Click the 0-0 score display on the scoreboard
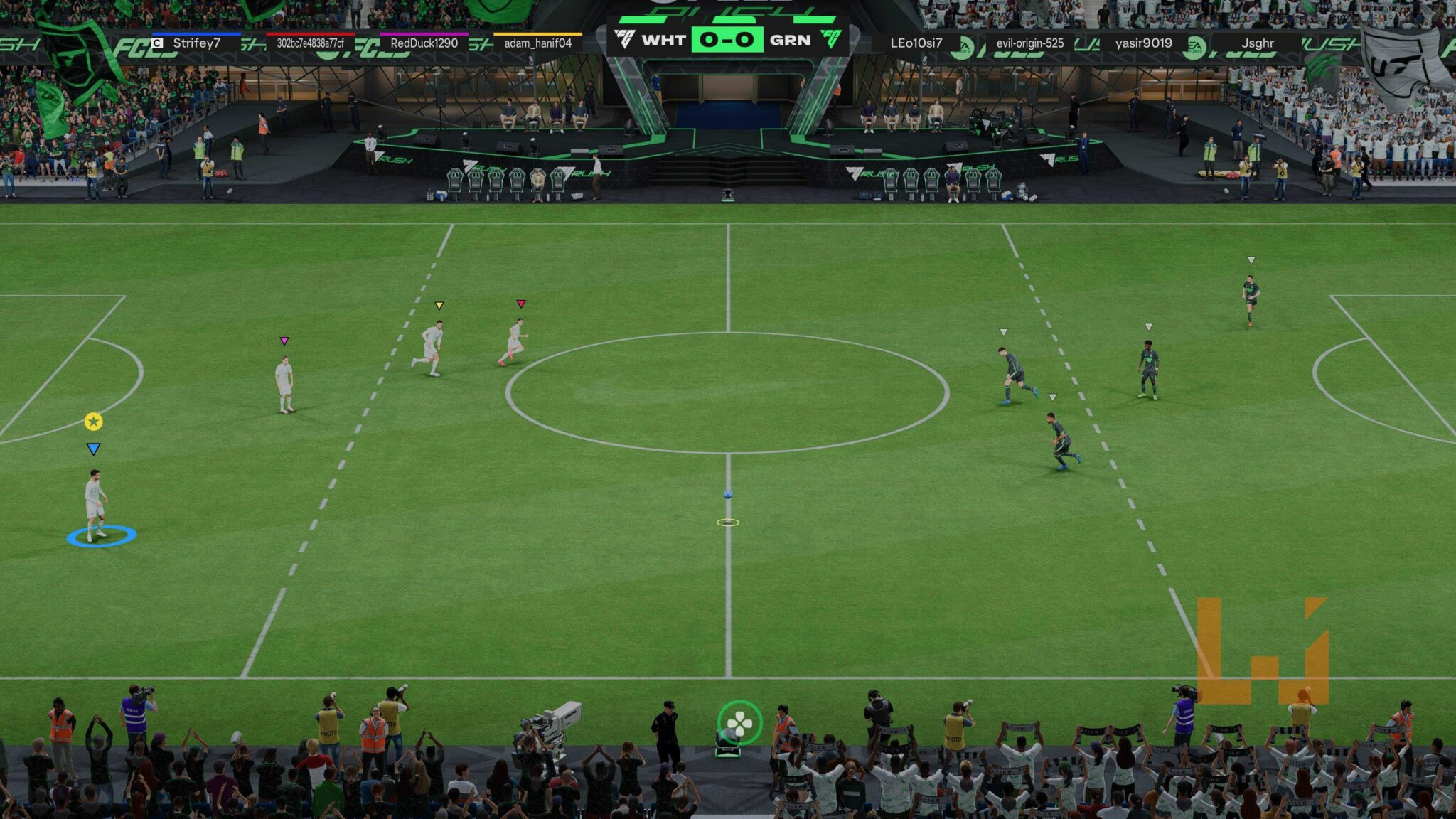The image size is (1456, 819). tap(727, 41)
